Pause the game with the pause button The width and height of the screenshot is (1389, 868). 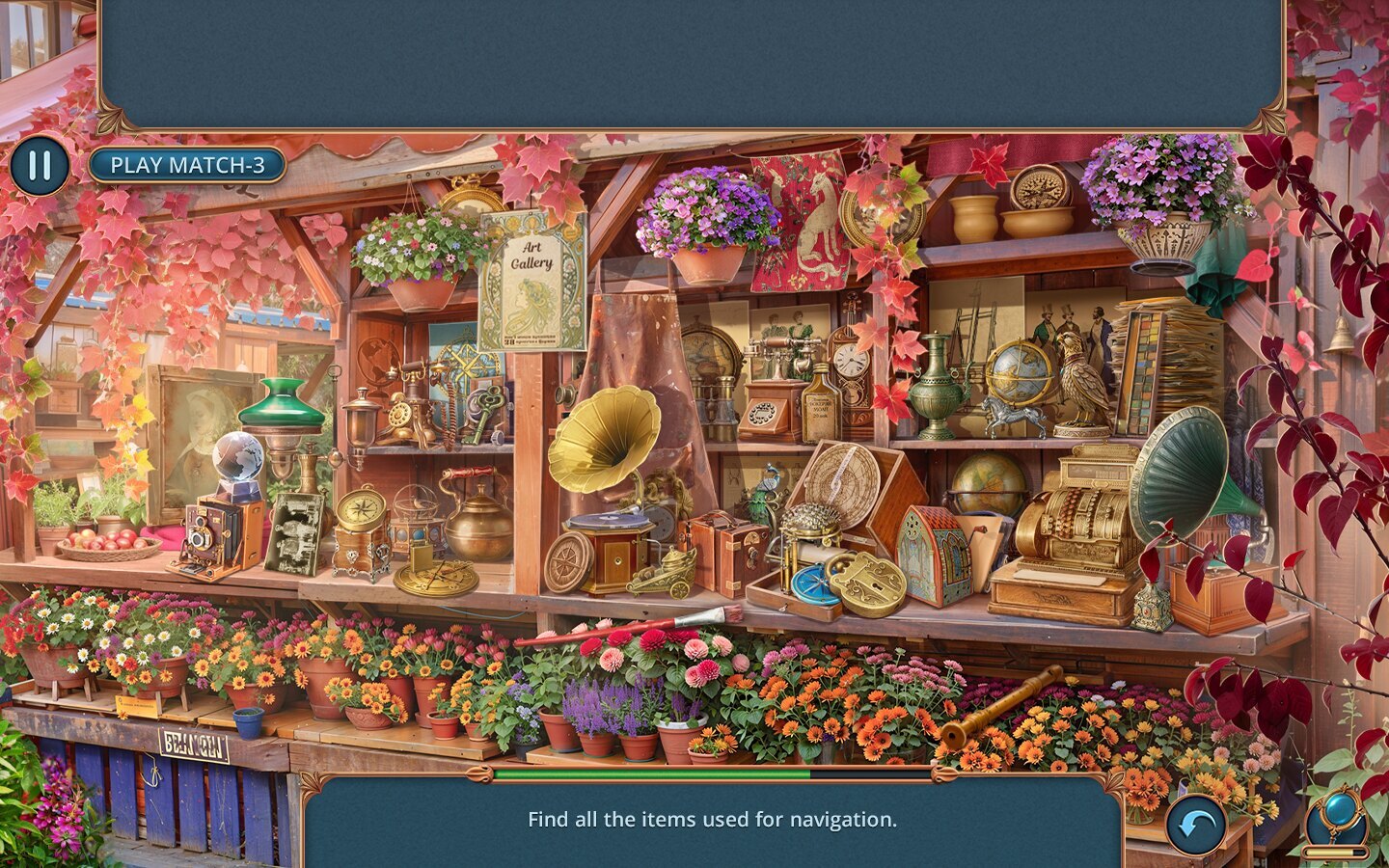40,165
